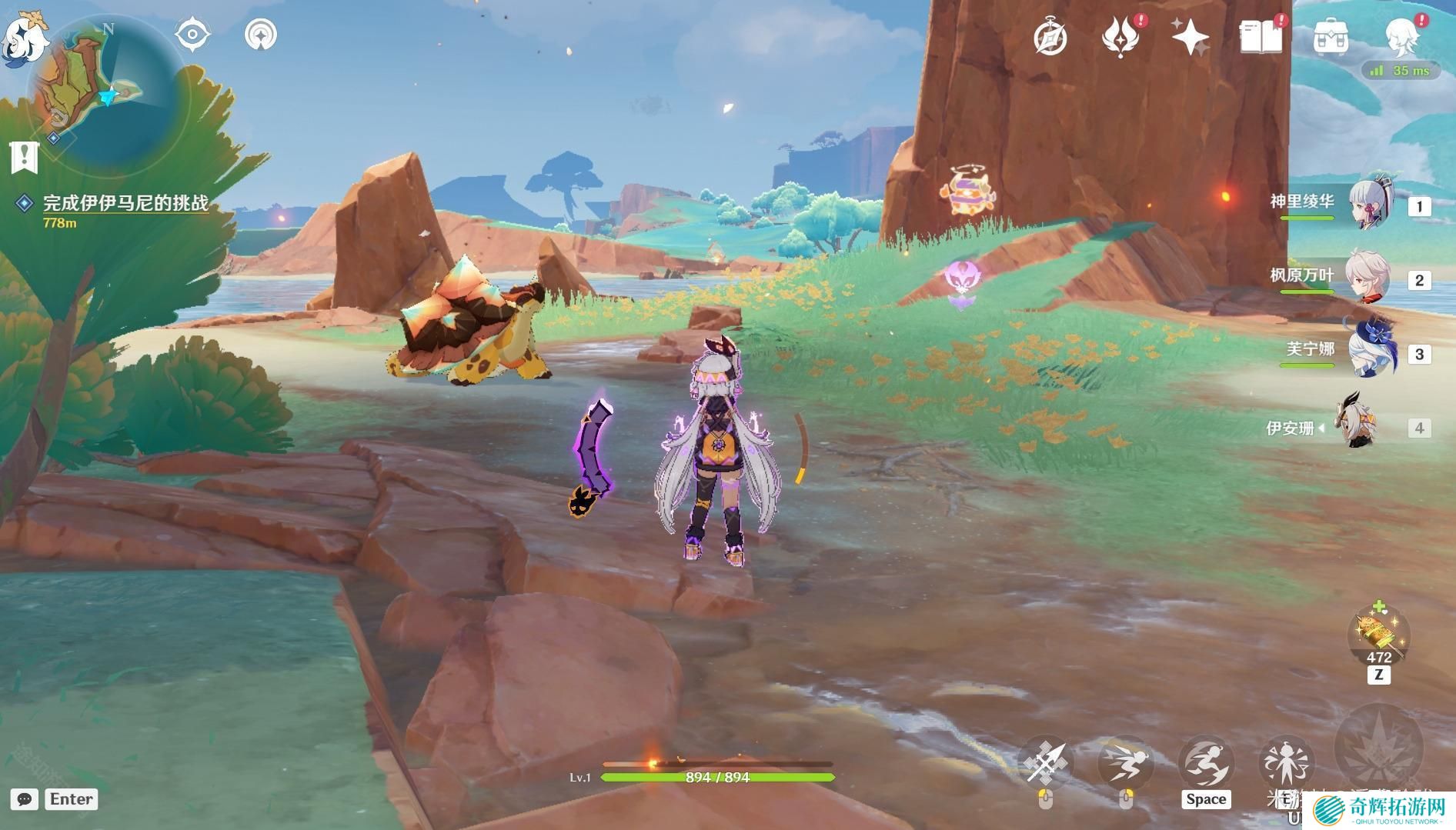Switch to party member 神里绫华
Image resolution: width=1456 pixels, height=830 pixels.
click(1370, 204)
